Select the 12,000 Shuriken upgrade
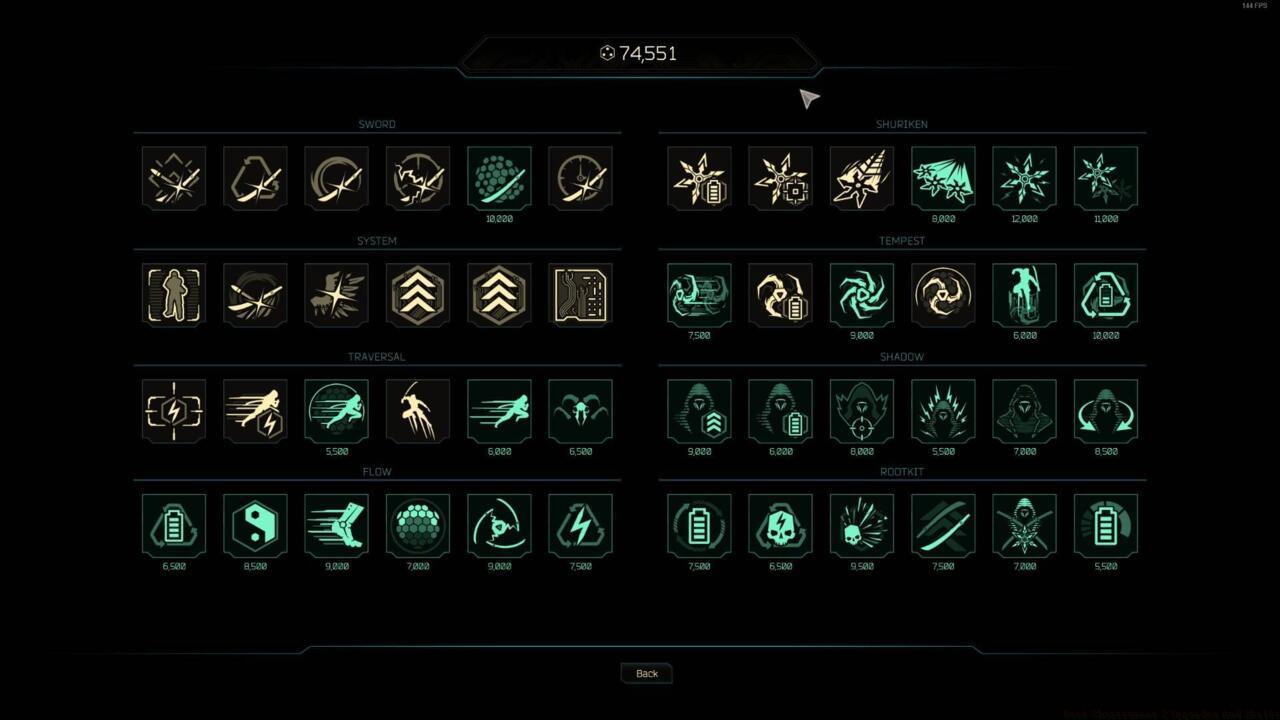The image size is (1280, 720). (x=1023, y=177)
